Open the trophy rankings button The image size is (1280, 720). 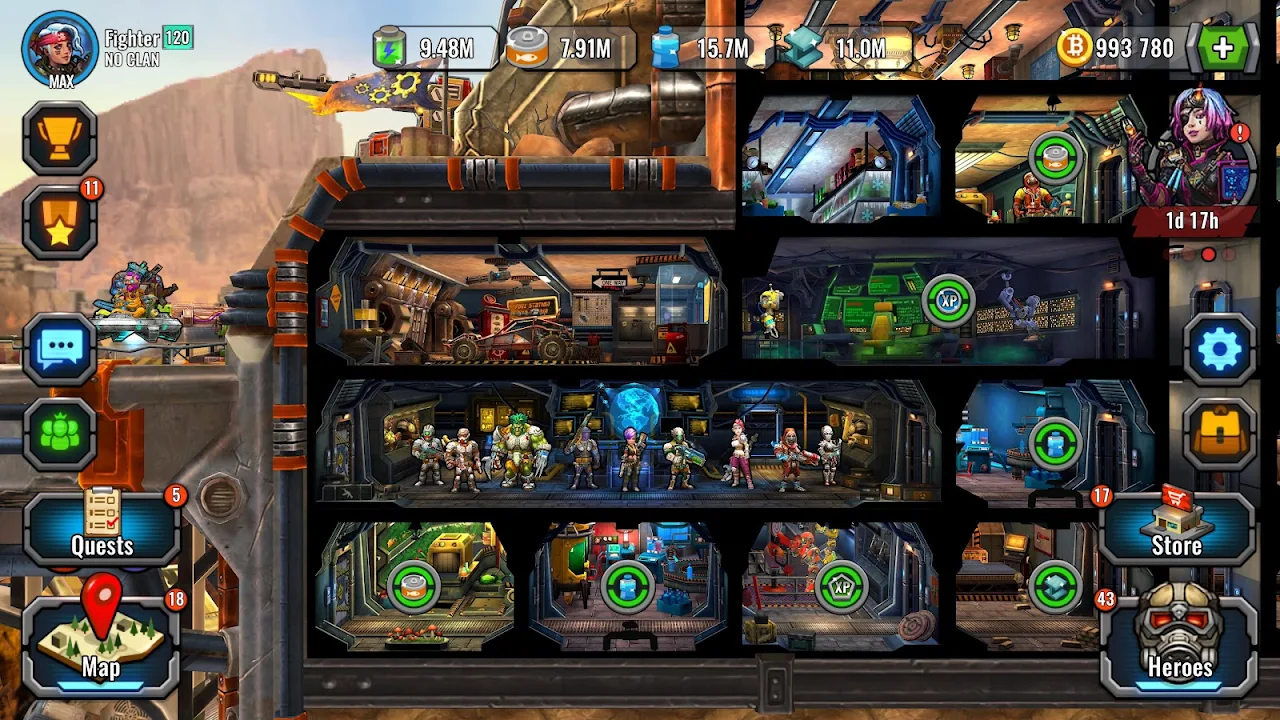click(x=60, y=138)
